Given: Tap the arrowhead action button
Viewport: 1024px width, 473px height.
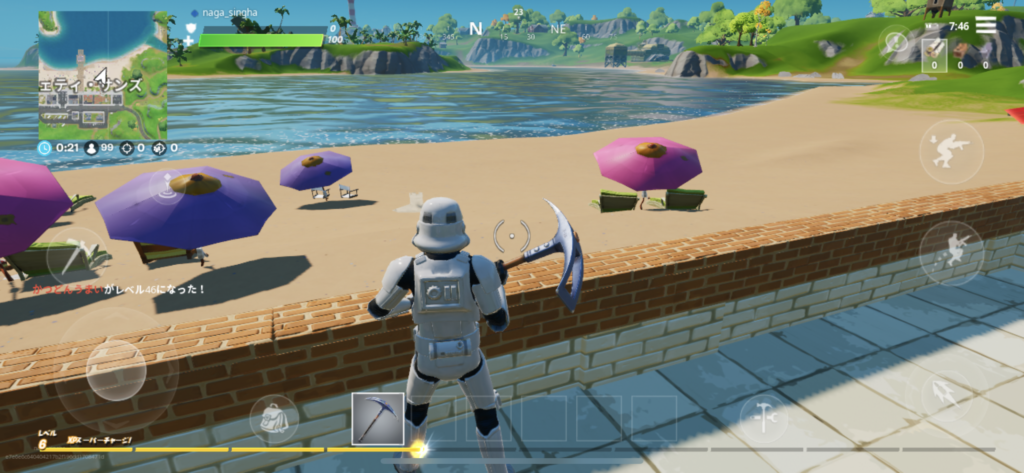Looking at the screenshot, I should coord(947,393).
